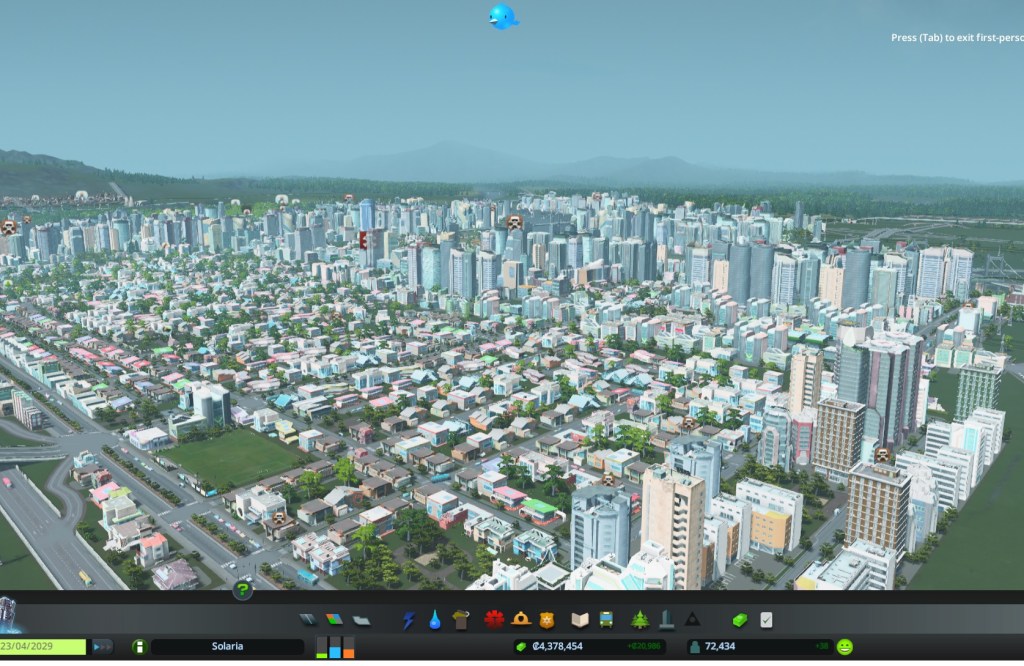
Task: Open the Roads build menu
Action: tap(307, 620)
